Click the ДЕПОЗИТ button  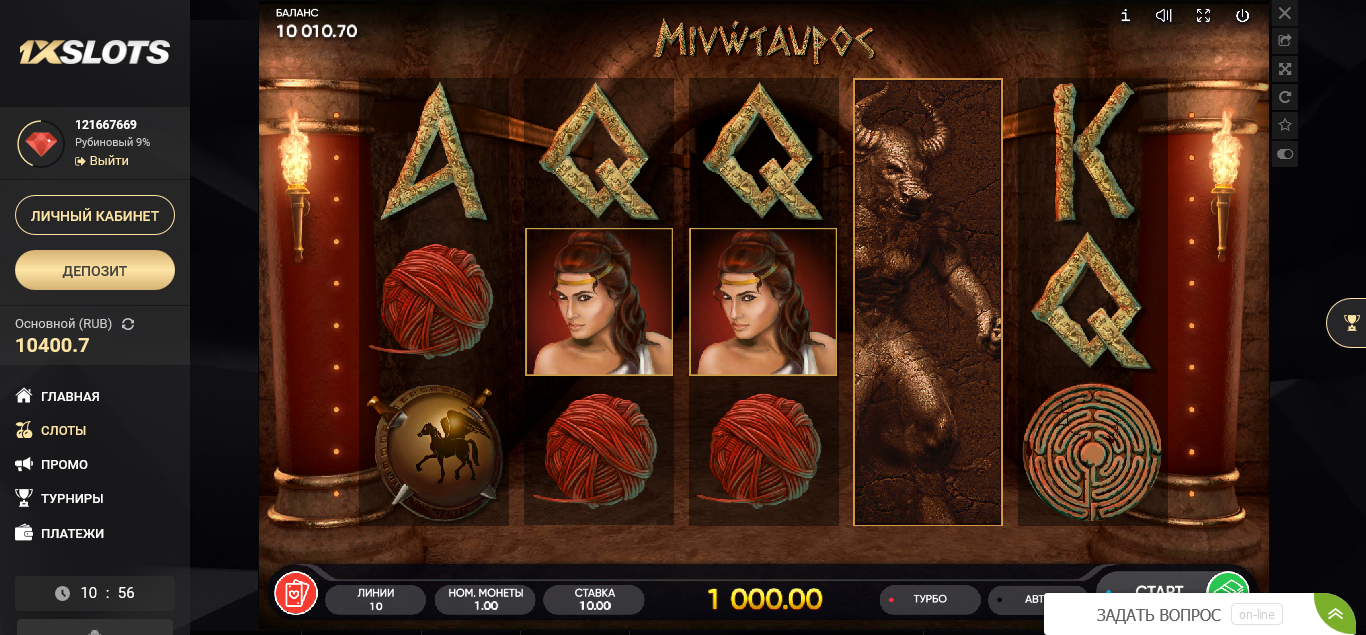[x=95, y=270]
